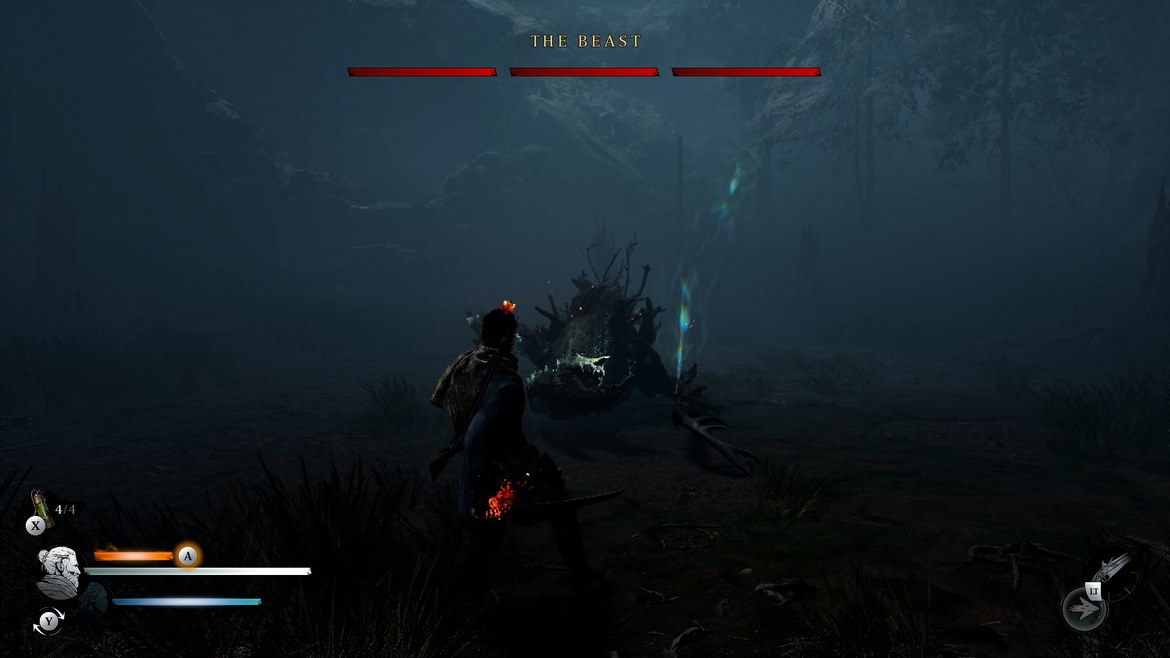Image resolution: width=1170 pixels, height=658 pixels.
Task: Click the white-haired character portrait
Action: 58,571
